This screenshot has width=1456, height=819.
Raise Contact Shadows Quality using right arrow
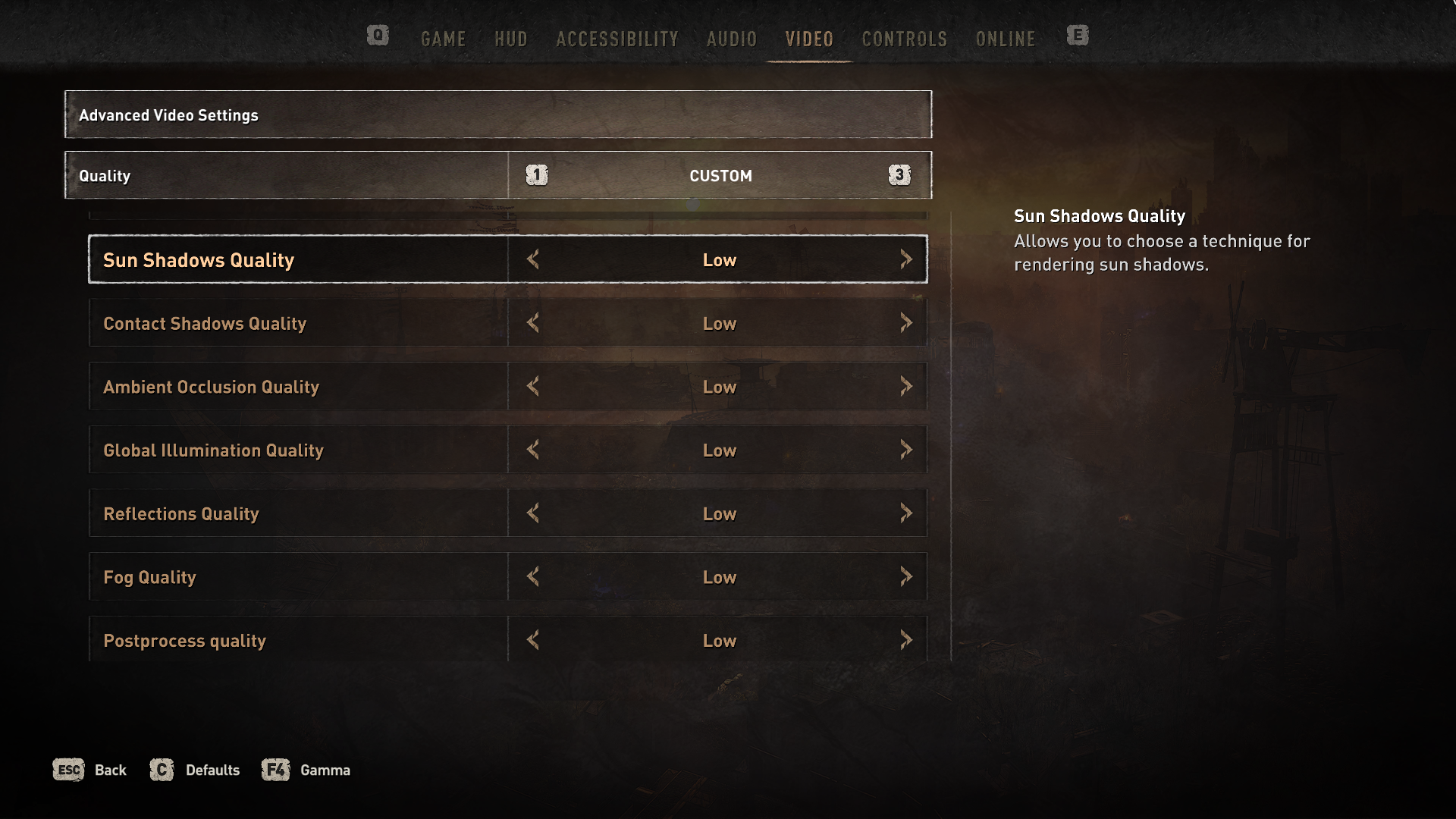[x=905, y=323]
